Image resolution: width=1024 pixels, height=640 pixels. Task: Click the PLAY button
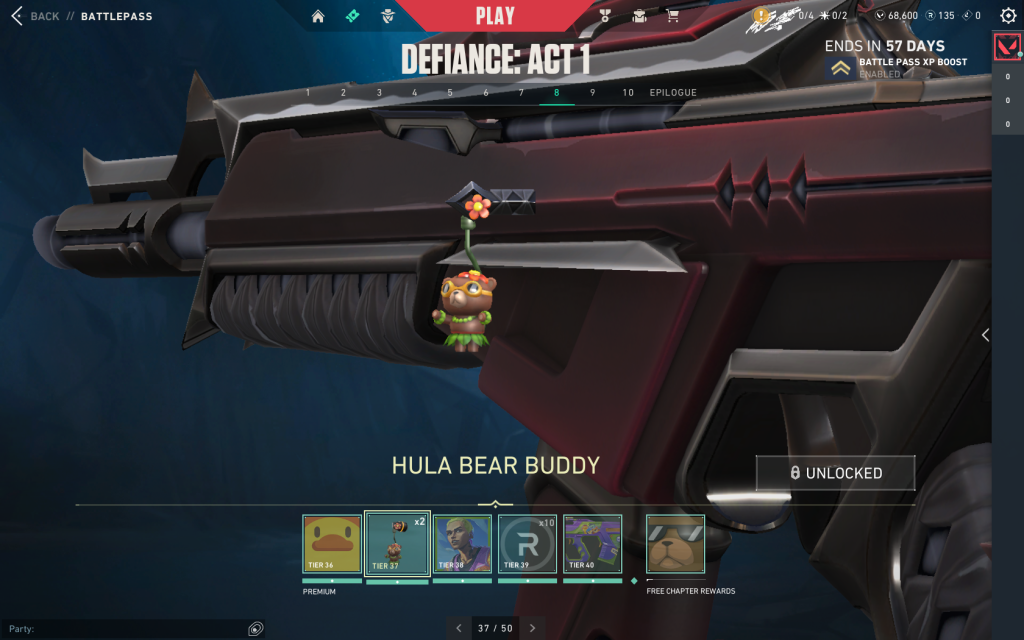click(x=495, y=15)
